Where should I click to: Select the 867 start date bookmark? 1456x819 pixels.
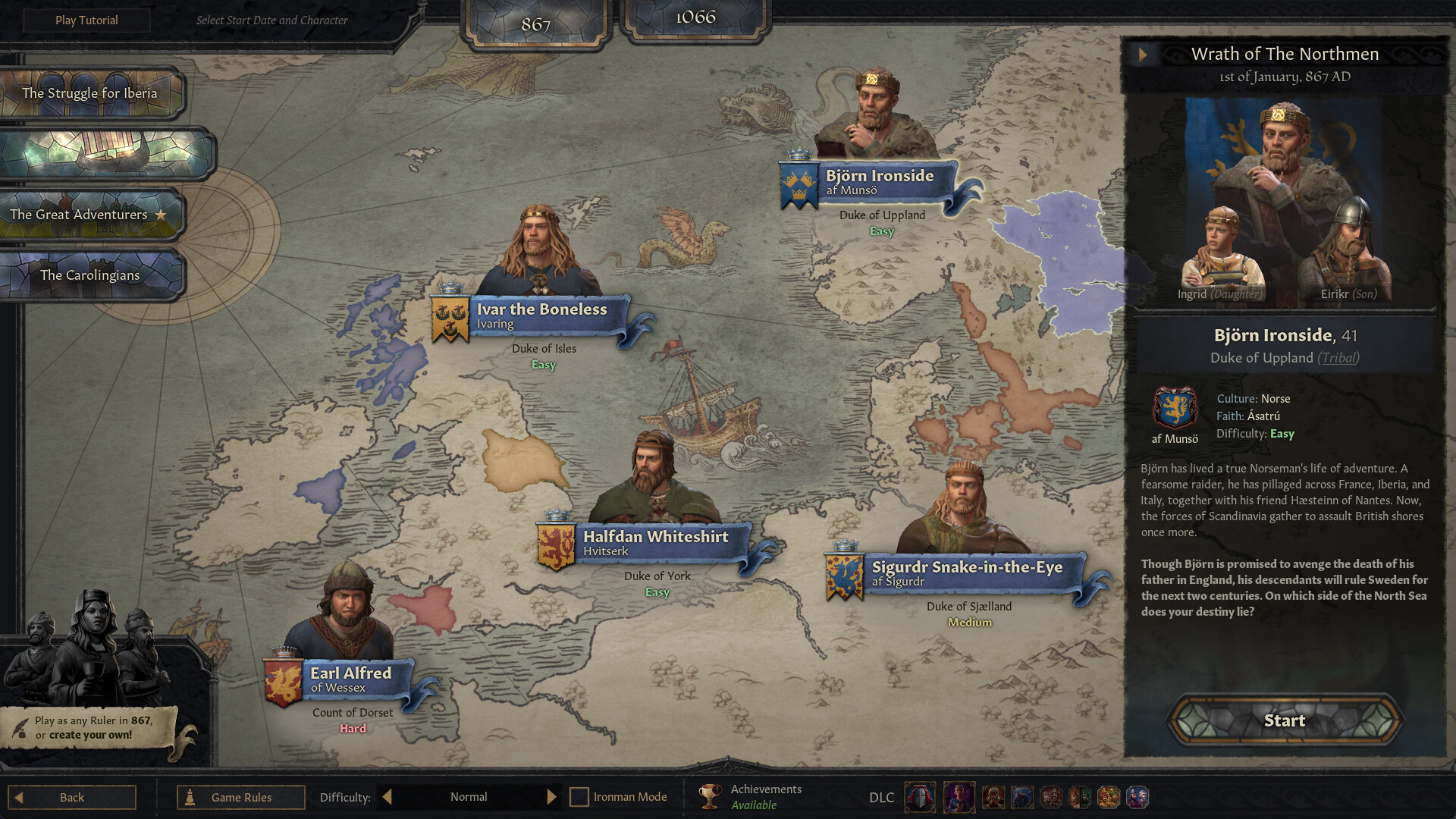pyautogui.click(x=536, y=23)
